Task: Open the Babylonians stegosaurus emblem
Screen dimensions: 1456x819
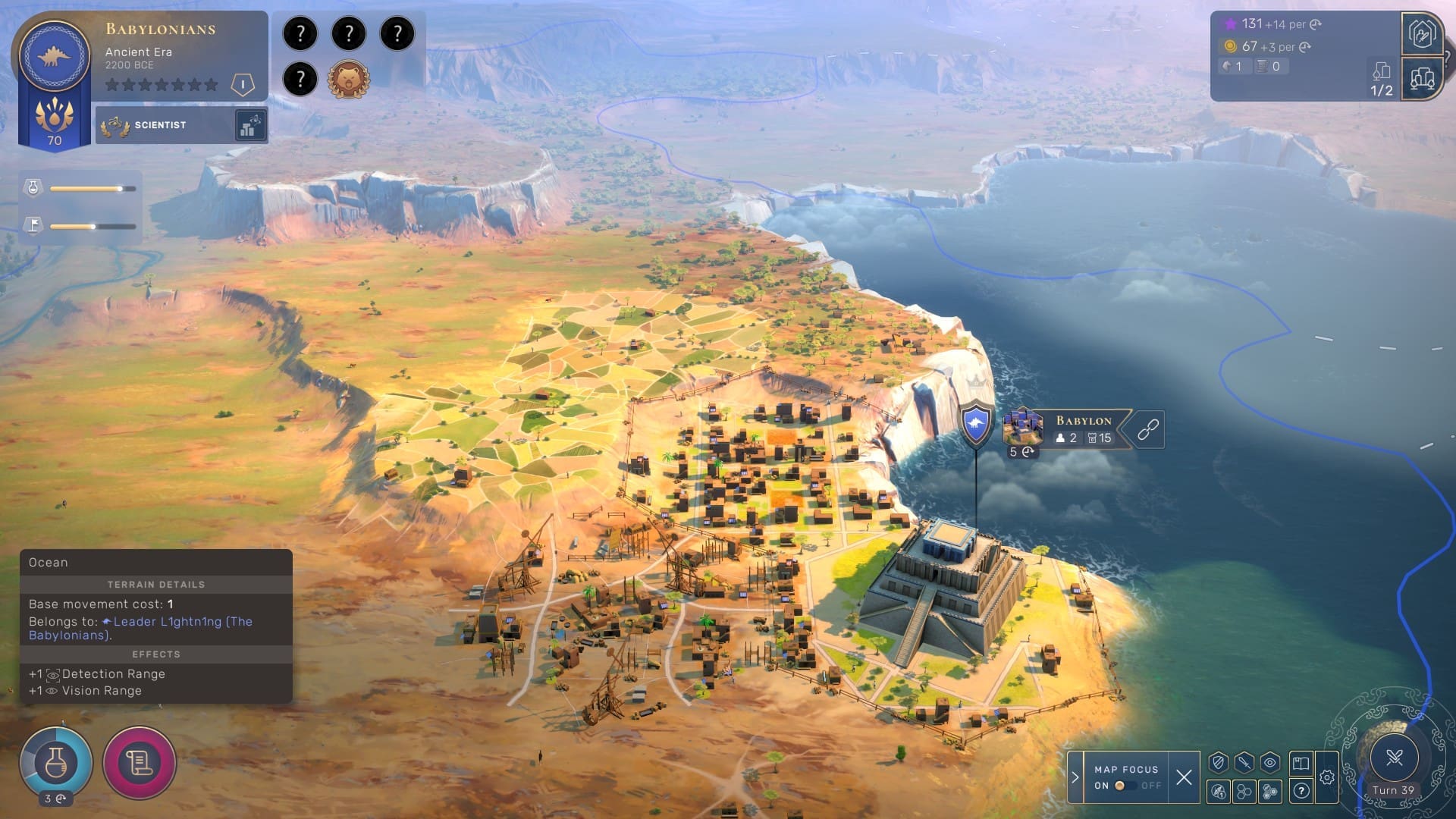Action: [x=54, y=55]
